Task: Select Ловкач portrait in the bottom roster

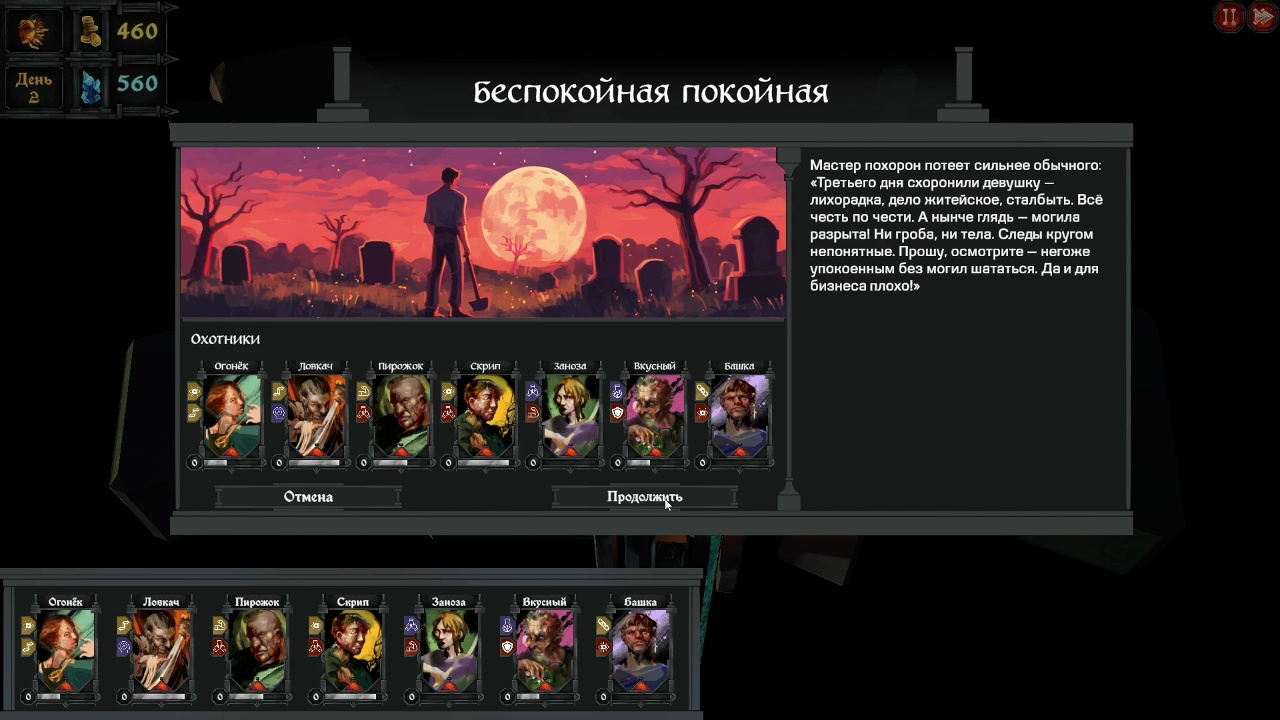Action: tap(161, 650)
